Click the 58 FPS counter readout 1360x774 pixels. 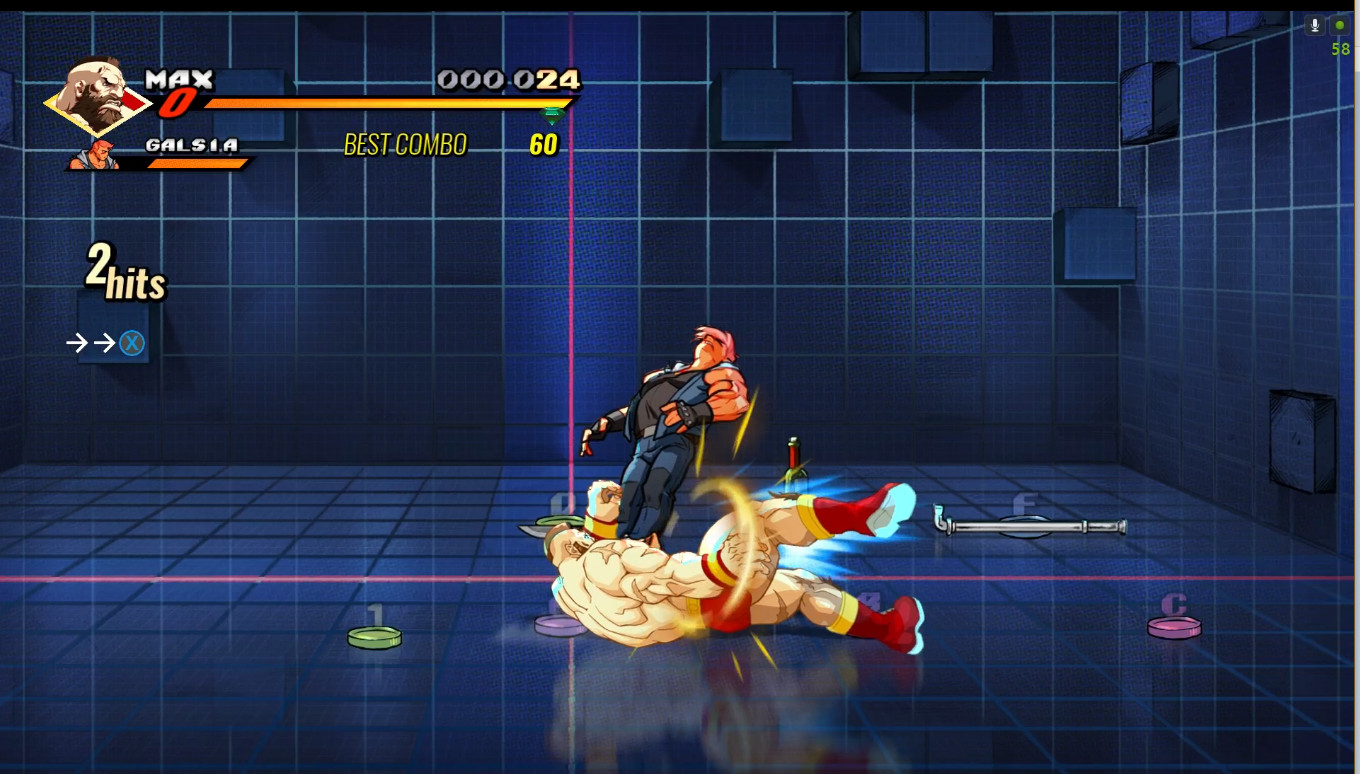pyautogui.click(x=1343, y=47)
